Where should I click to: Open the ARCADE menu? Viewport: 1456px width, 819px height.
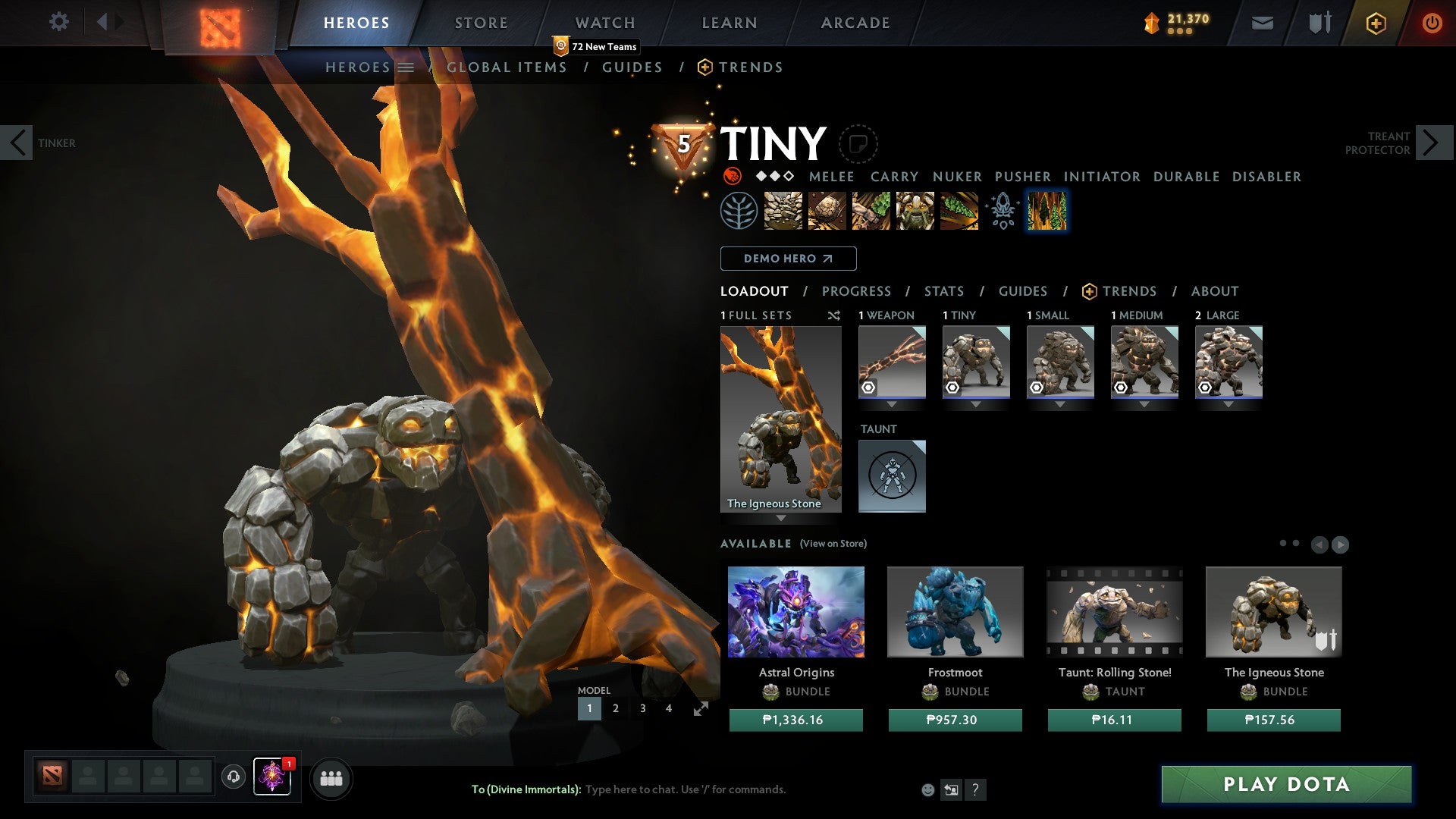(855, 23)
